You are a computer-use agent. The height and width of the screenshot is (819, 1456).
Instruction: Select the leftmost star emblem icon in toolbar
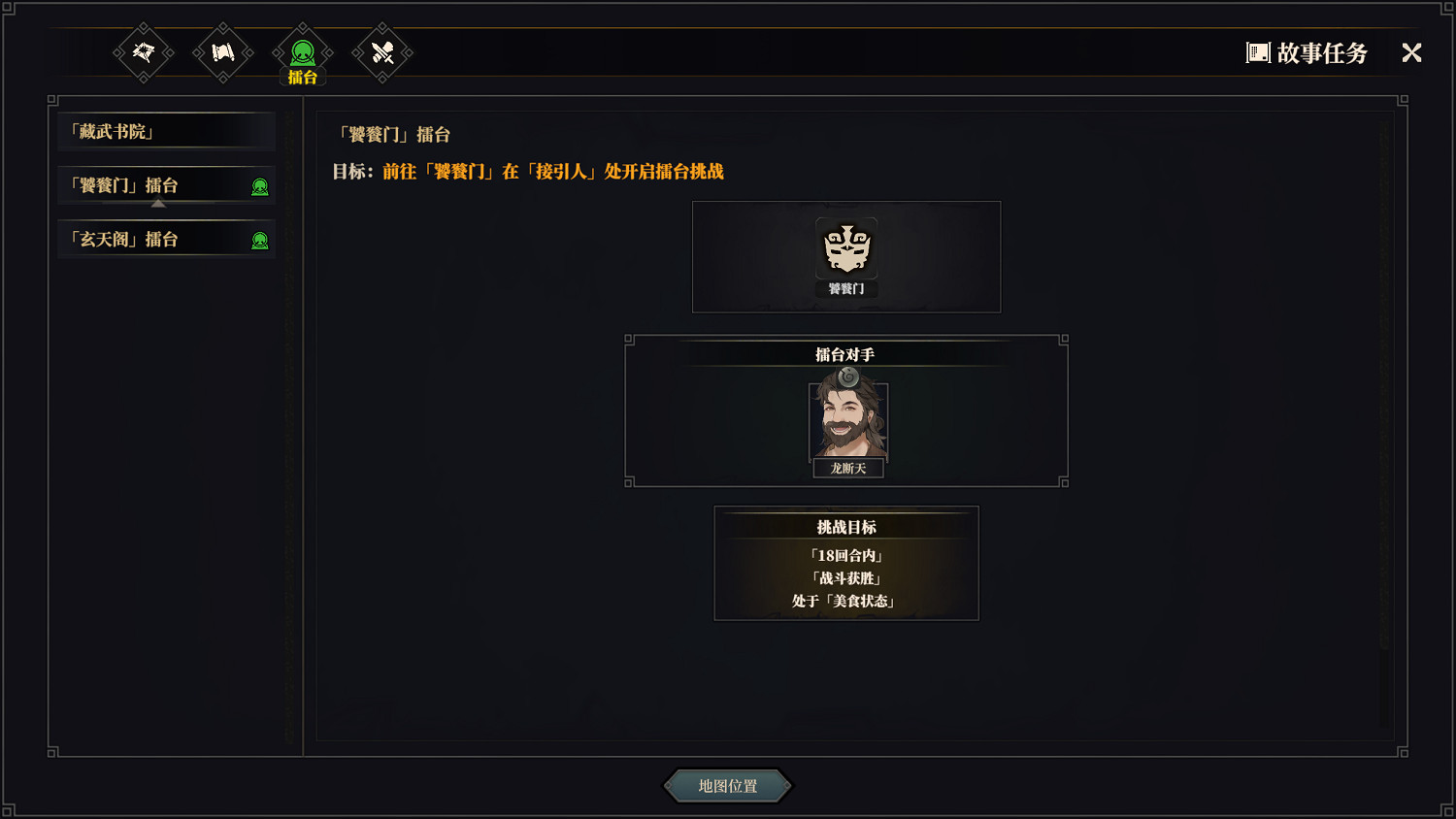click(143, 53)
